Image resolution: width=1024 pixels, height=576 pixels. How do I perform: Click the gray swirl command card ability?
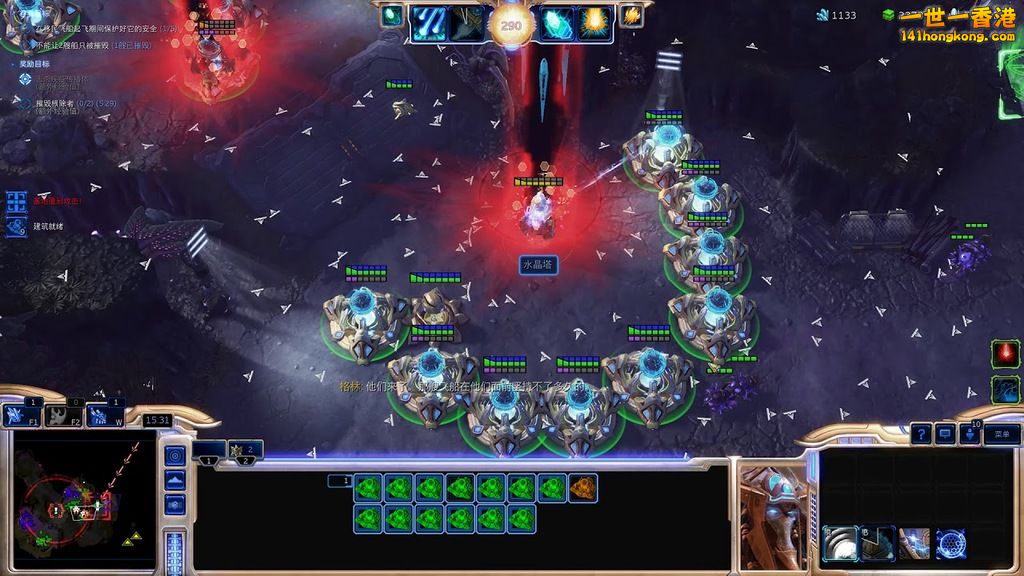pos(839,544)
